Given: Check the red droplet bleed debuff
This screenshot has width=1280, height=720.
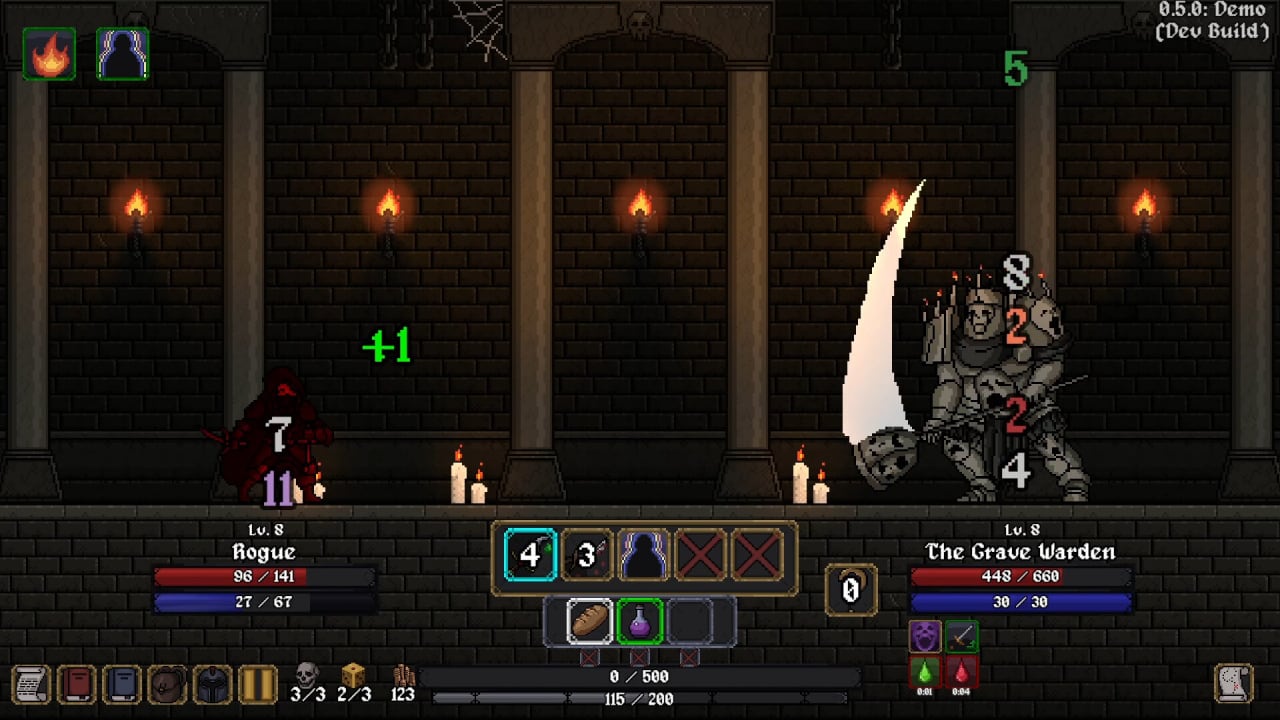Looking at the screenshot, I should [x=961, y=673].
